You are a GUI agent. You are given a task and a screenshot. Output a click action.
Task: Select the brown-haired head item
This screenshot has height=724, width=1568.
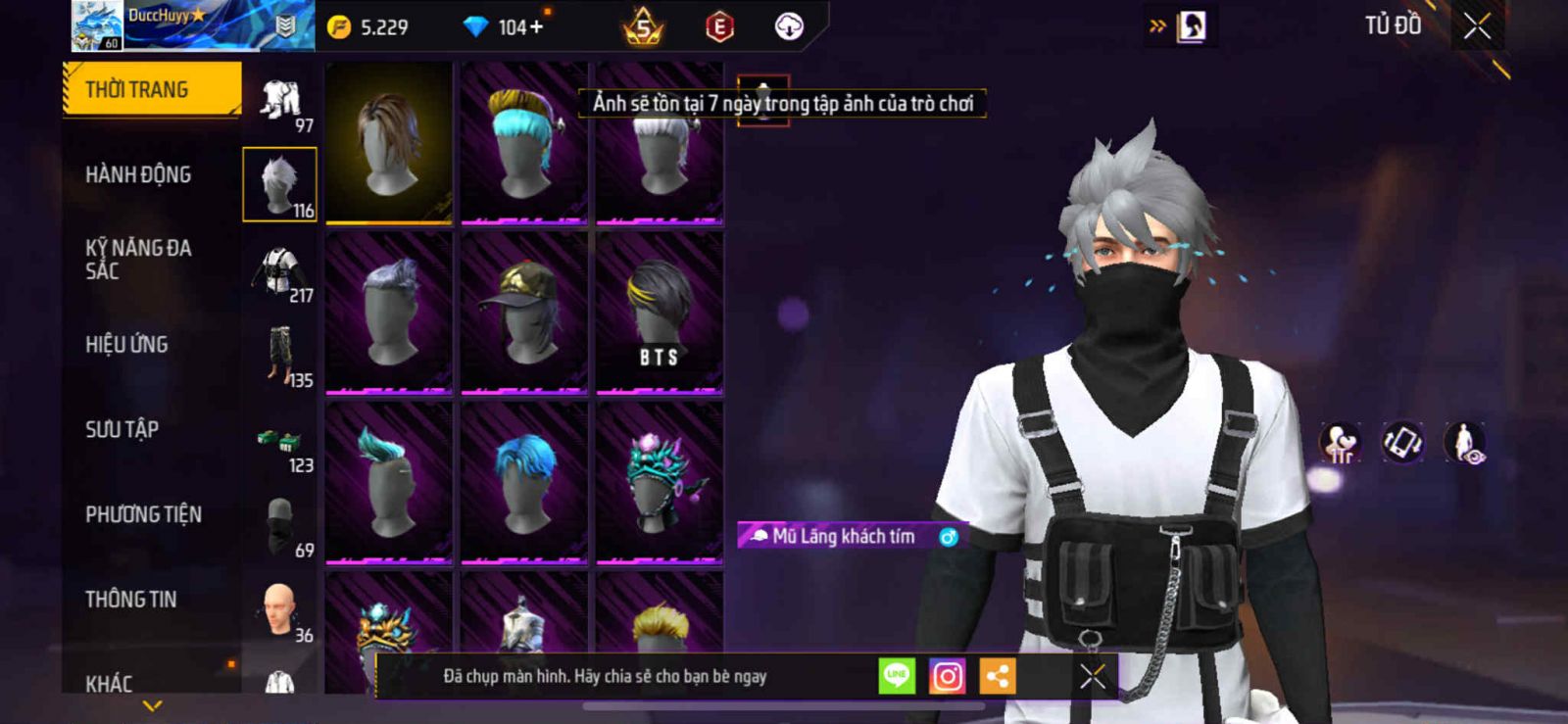[x=389, y=143]
